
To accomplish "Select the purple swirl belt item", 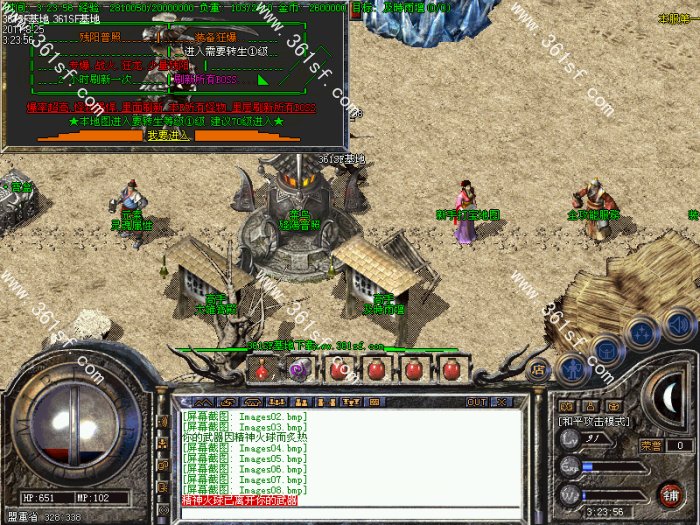I will point(298,370).
